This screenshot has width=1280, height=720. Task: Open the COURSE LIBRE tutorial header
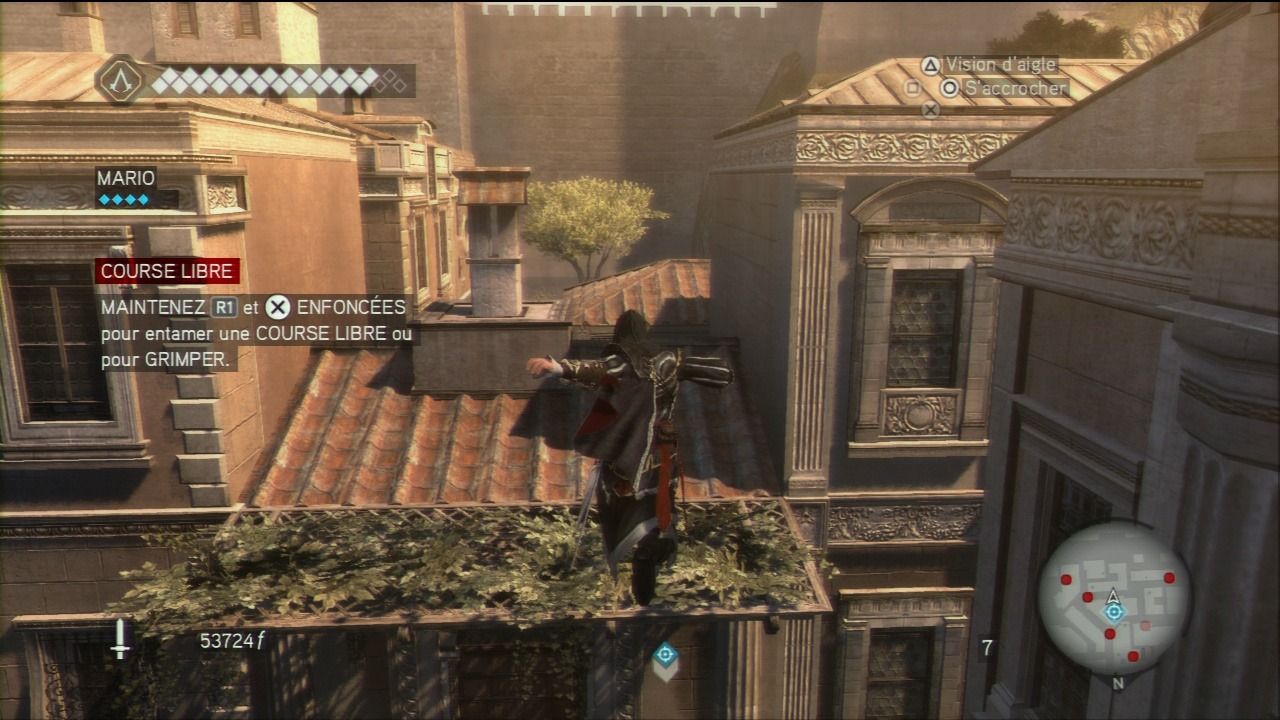point(168,271)
